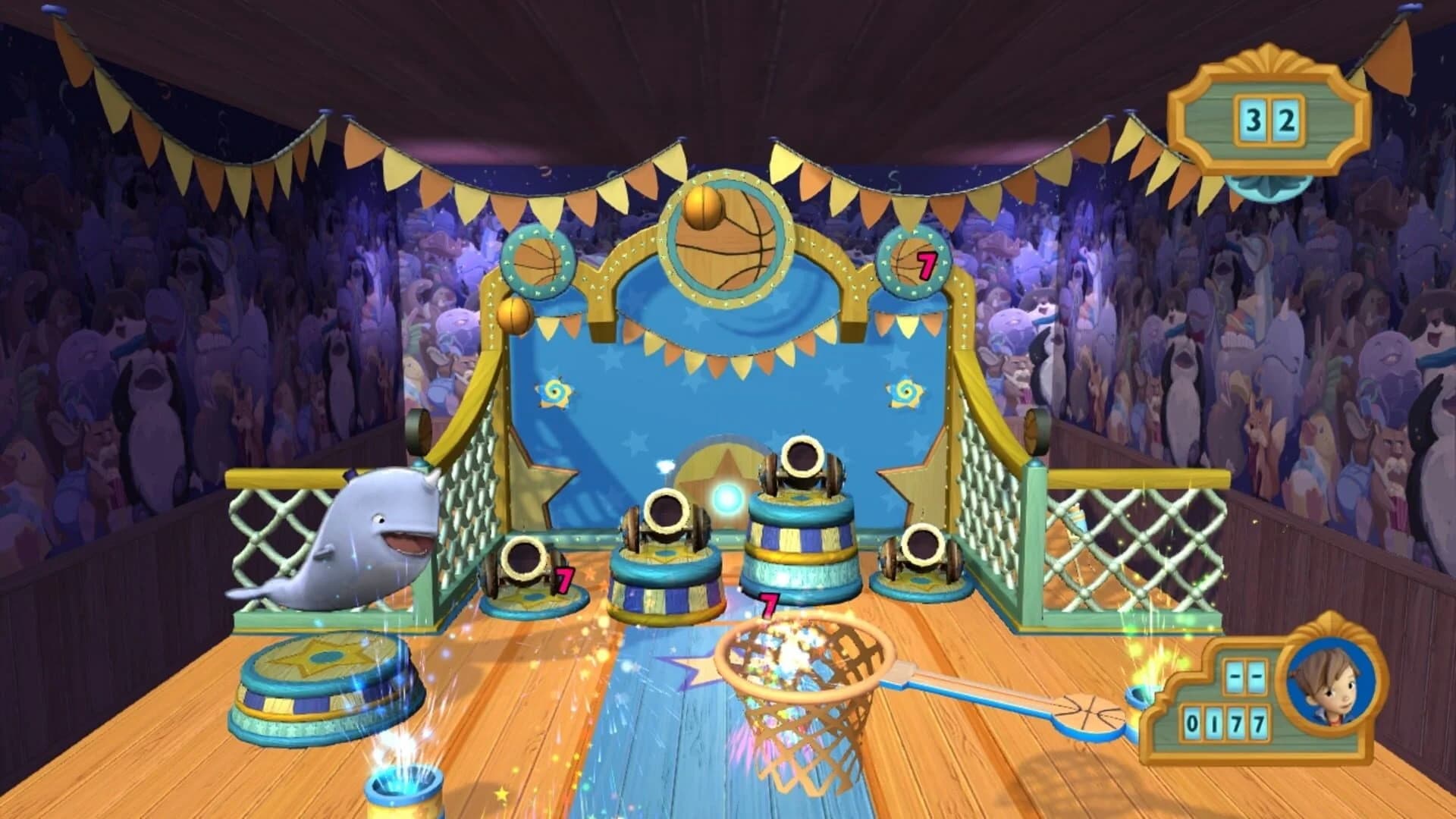Select the ball rolling down the left rail
Image resolution: width=1456 pixels, height=819 pixels.
514,315
